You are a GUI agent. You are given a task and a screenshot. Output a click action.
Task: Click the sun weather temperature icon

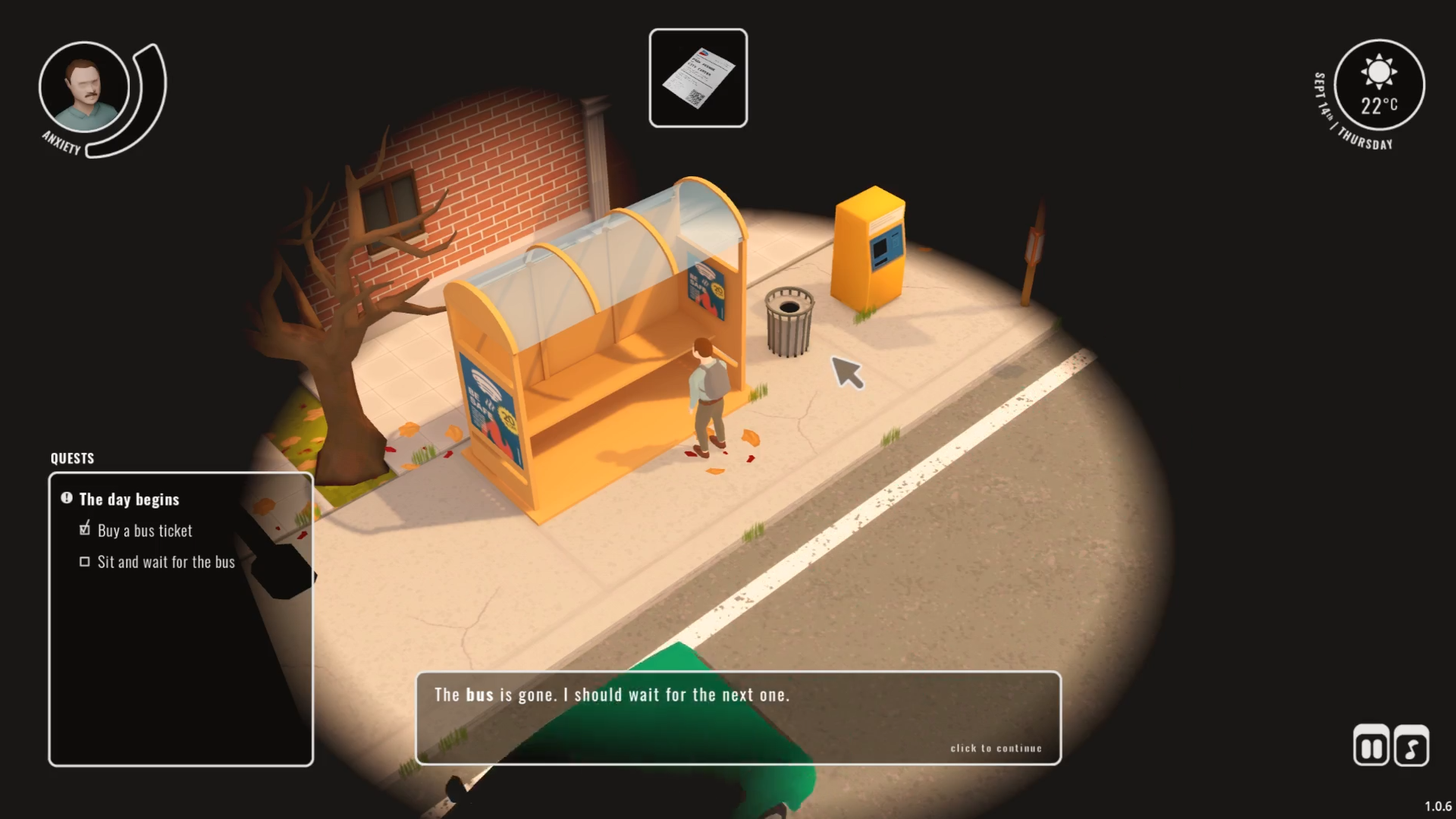[x=1379, y=85]
